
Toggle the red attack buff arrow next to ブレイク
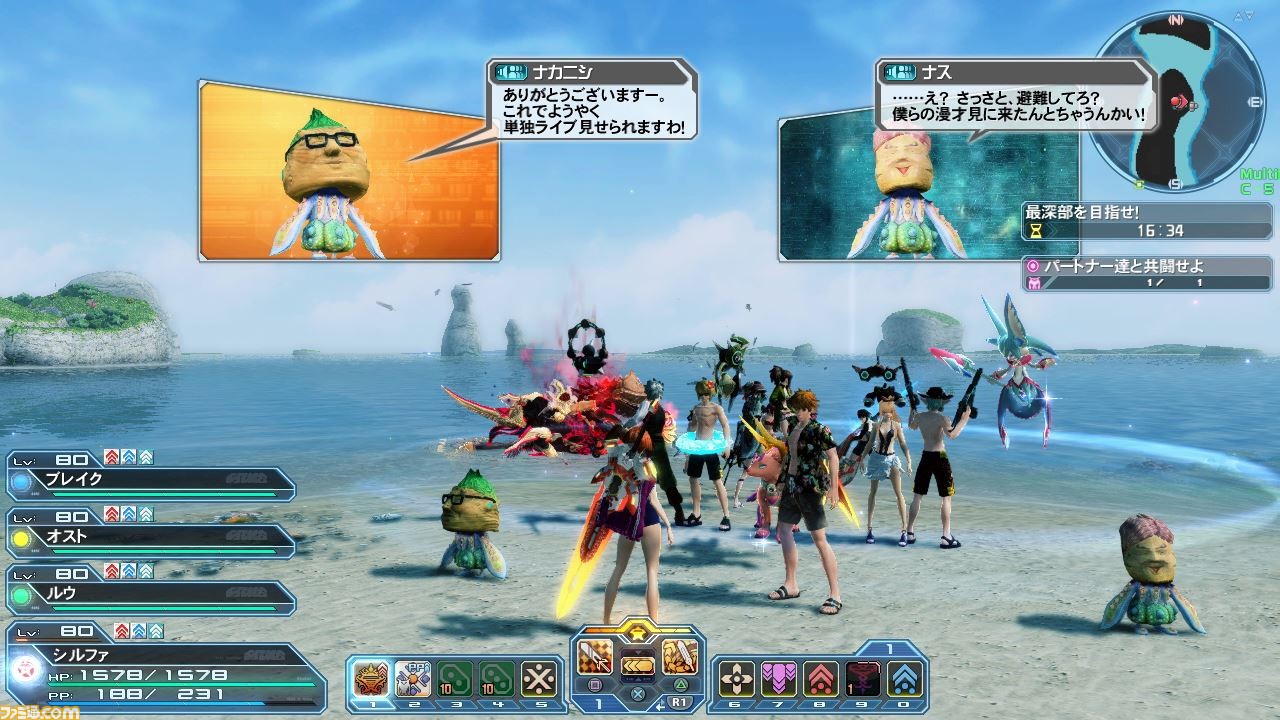click(x=111, y=457)
